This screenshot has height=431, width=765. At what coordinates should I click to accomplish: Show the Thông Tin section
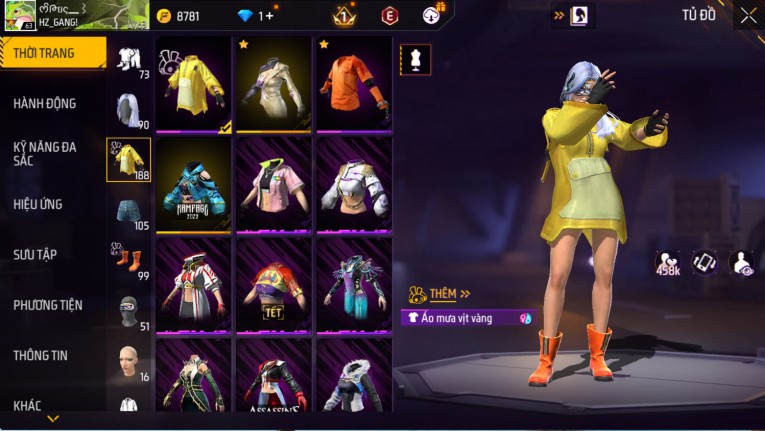40,355
